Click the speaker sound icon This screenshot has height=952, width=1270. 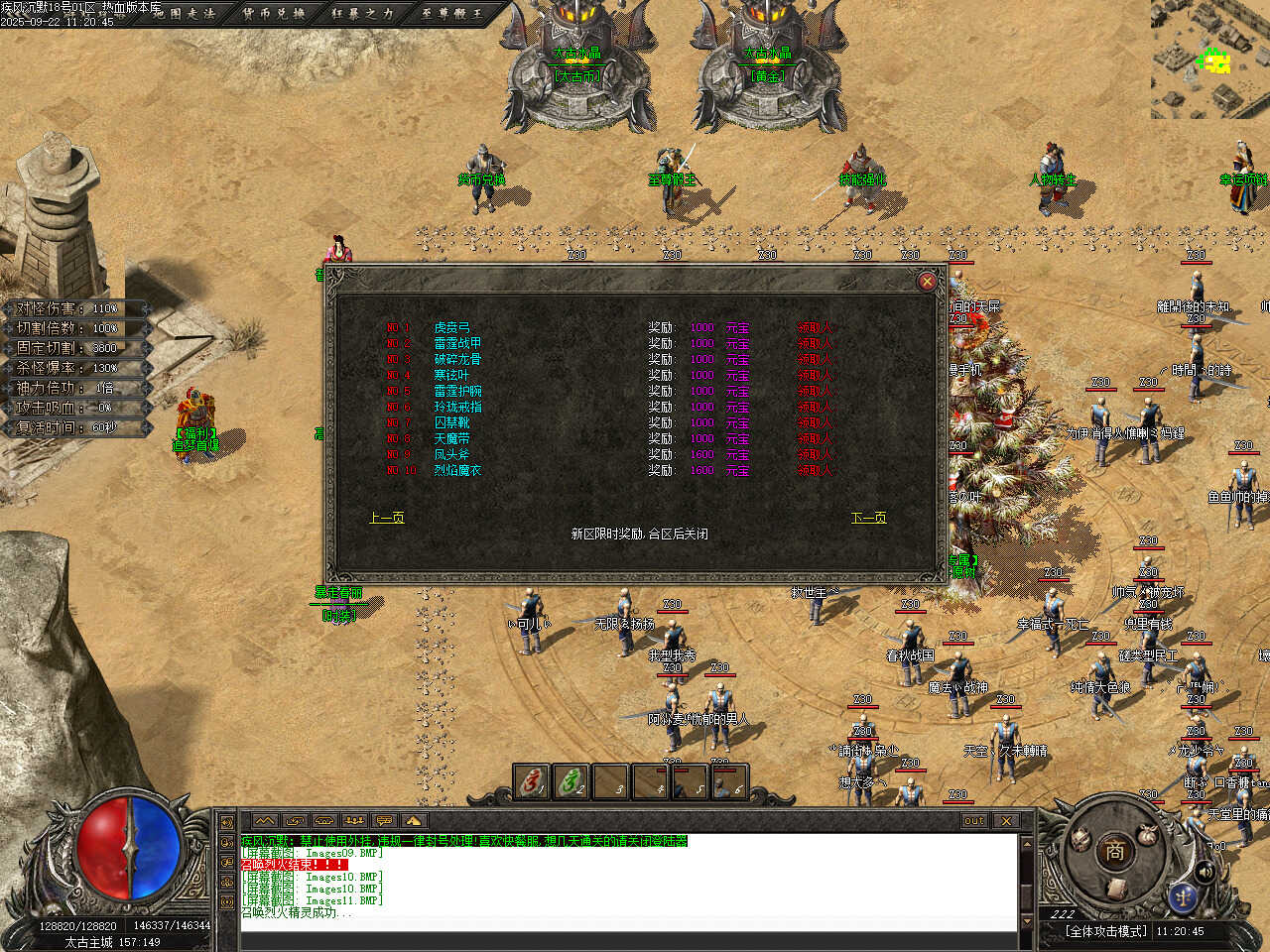pyautogui.click(x=1205, y=872)
